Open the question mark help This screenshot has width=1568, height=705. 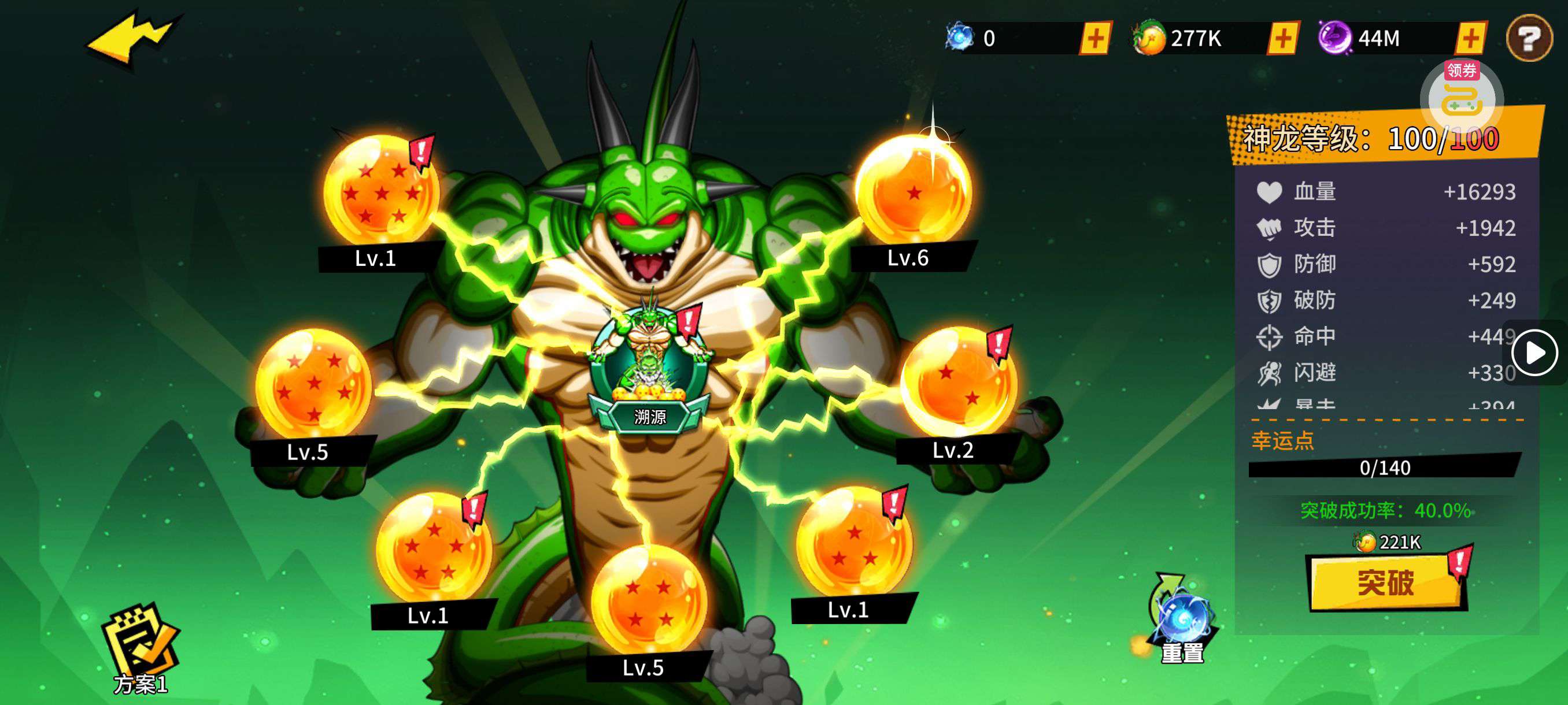pyautogui.click(x=1529, y=39)
